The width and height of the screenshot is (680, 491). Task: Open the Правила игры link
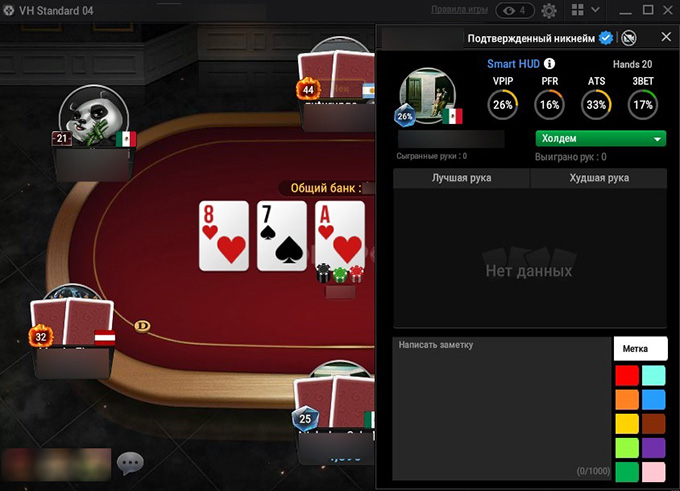click(459, 10)
